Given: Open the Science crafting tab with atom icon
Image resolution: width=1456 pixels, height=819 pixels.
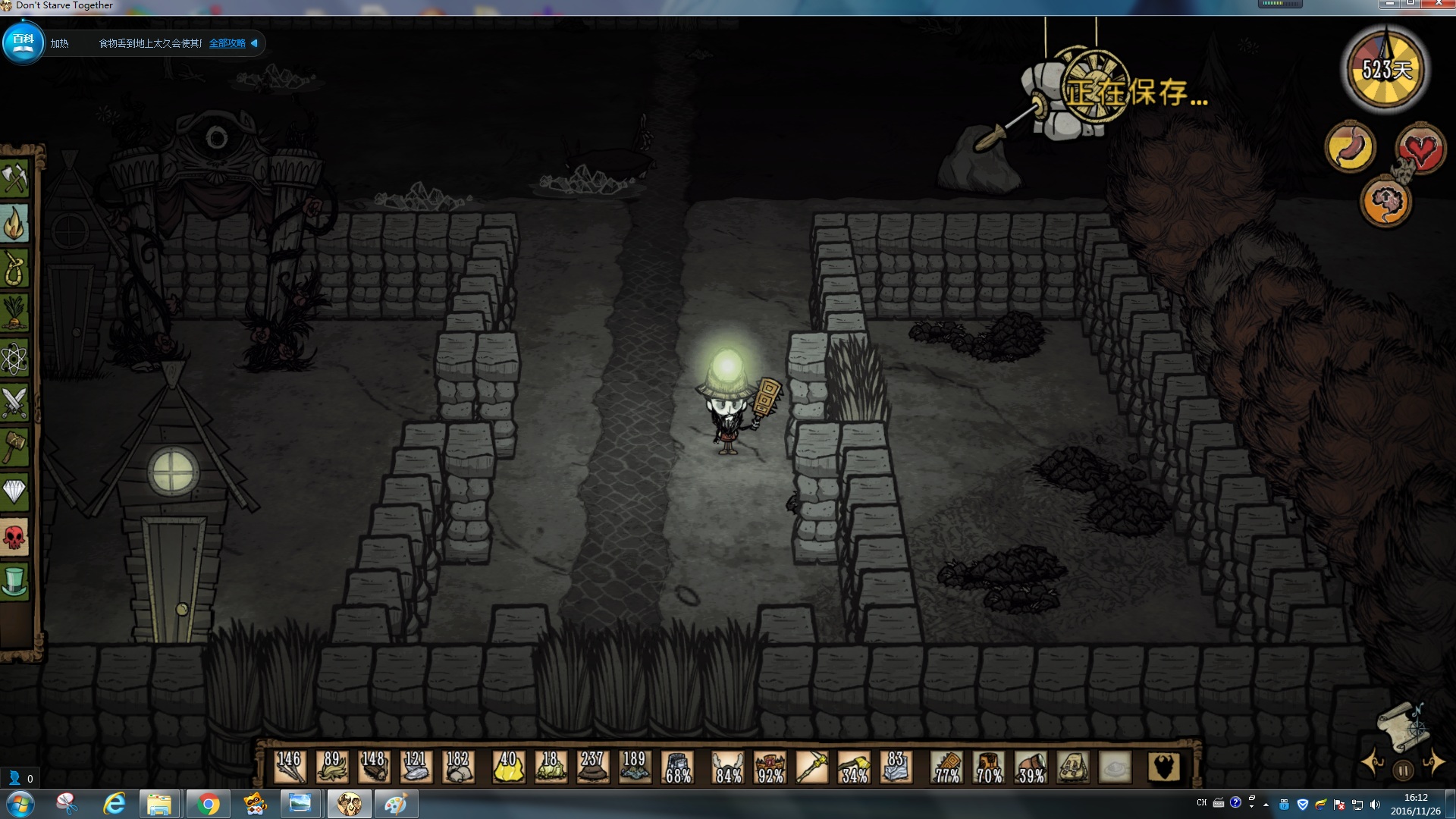Looking at the screenshot, I should click(x=14, y=358).
